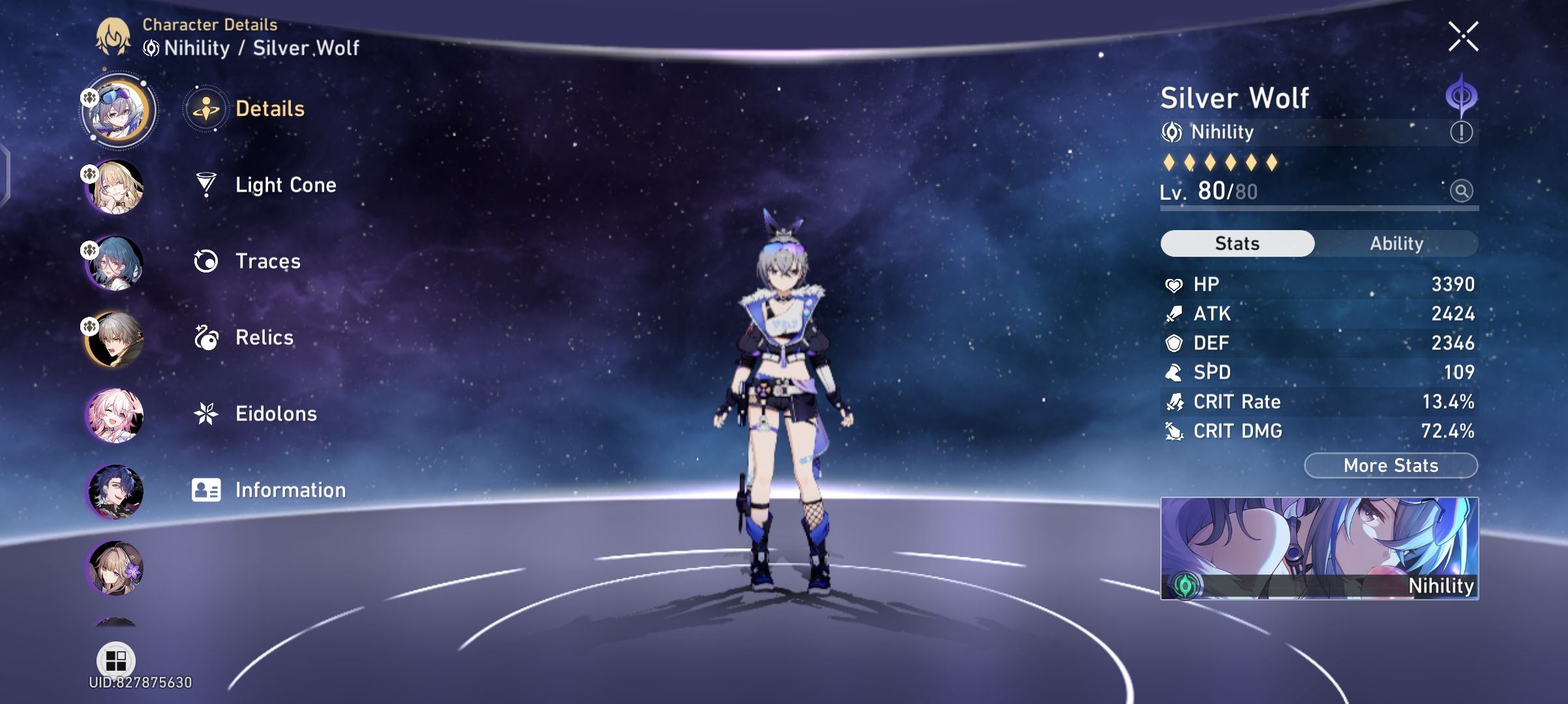The height and width of the screenshot is (704, 1568).
Task: Click the Details label in the side menu
Action: 270,109
